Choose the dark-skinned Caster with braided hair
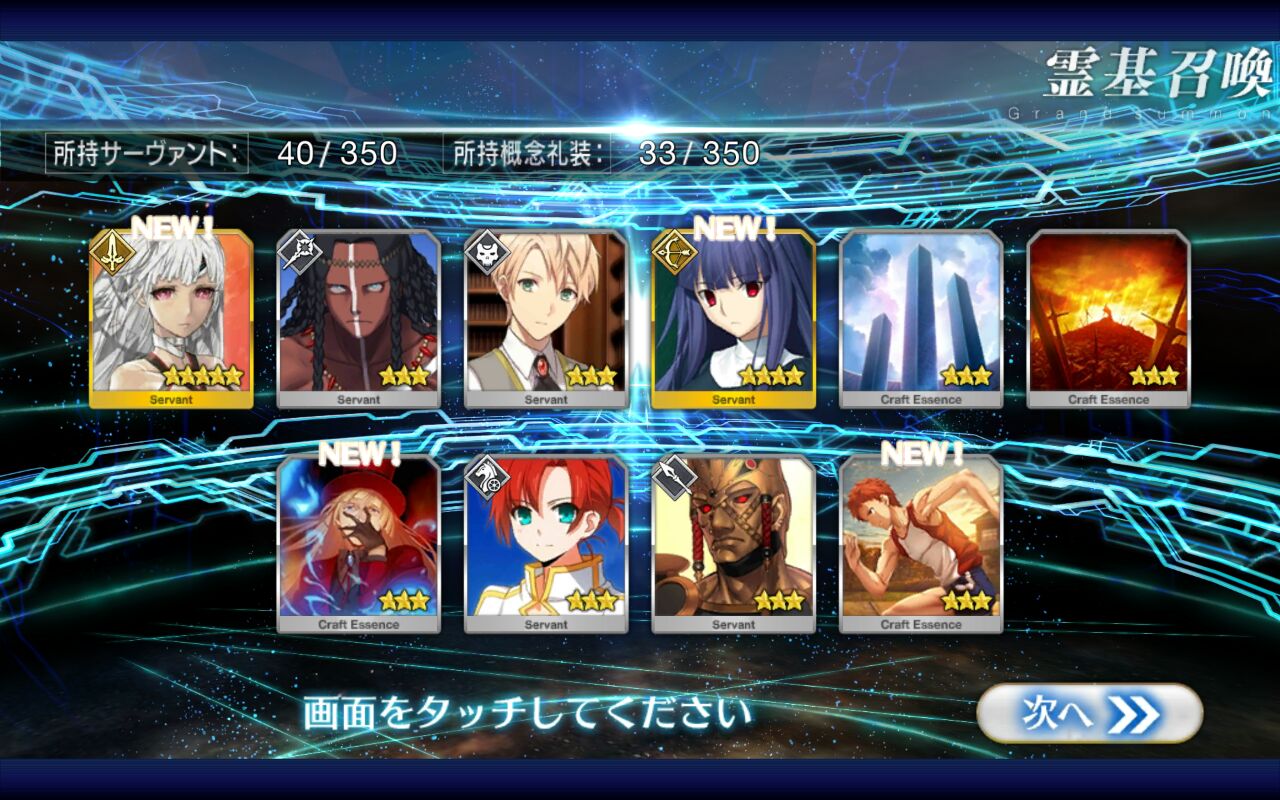The image size is (1280, 800). pyautogui.click(x=358, y=319)
